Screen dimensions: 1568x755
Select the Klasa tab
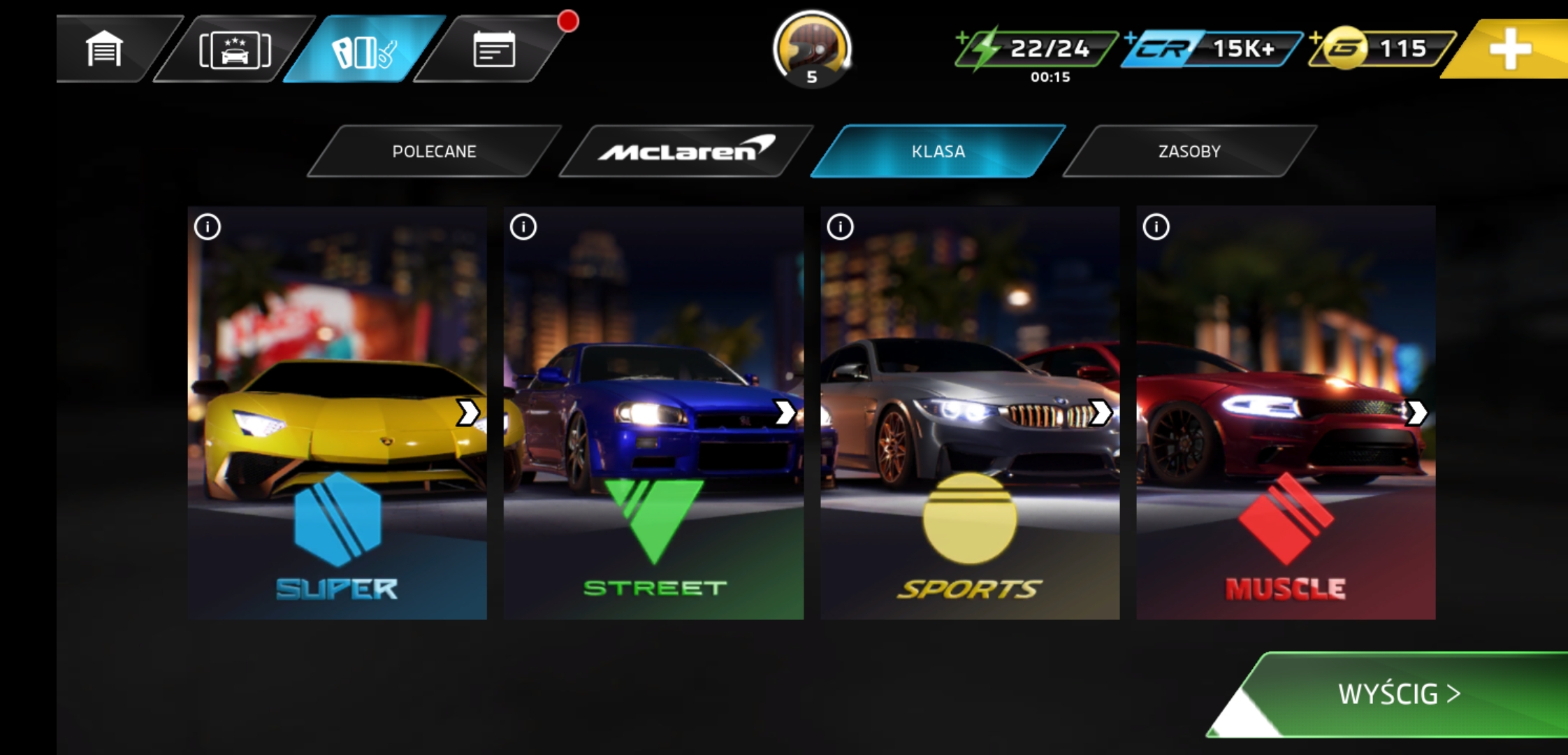click(x=938, y=151)
